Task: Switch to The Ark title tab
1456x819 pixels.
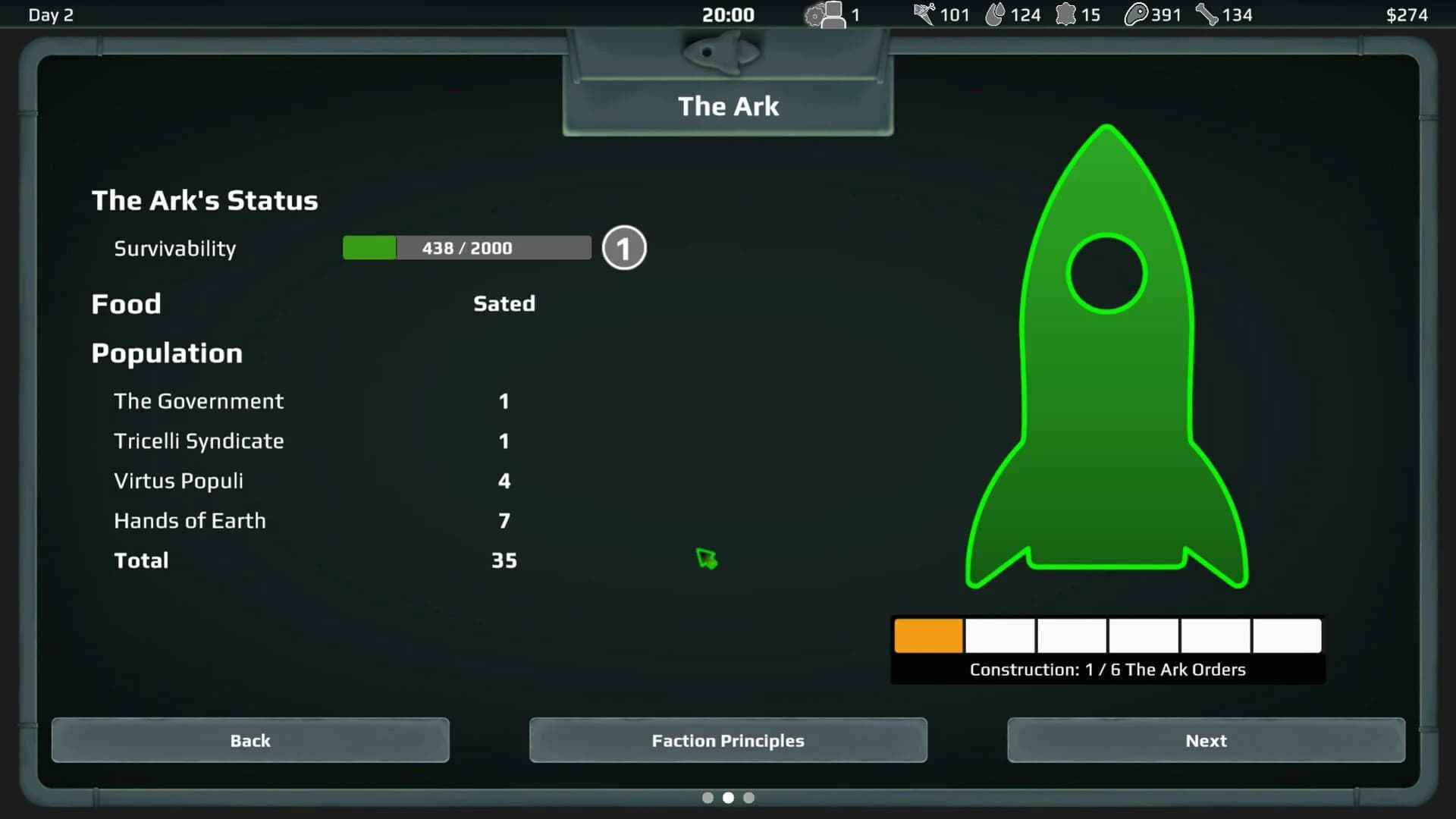Action: click(x=728, y=106)
